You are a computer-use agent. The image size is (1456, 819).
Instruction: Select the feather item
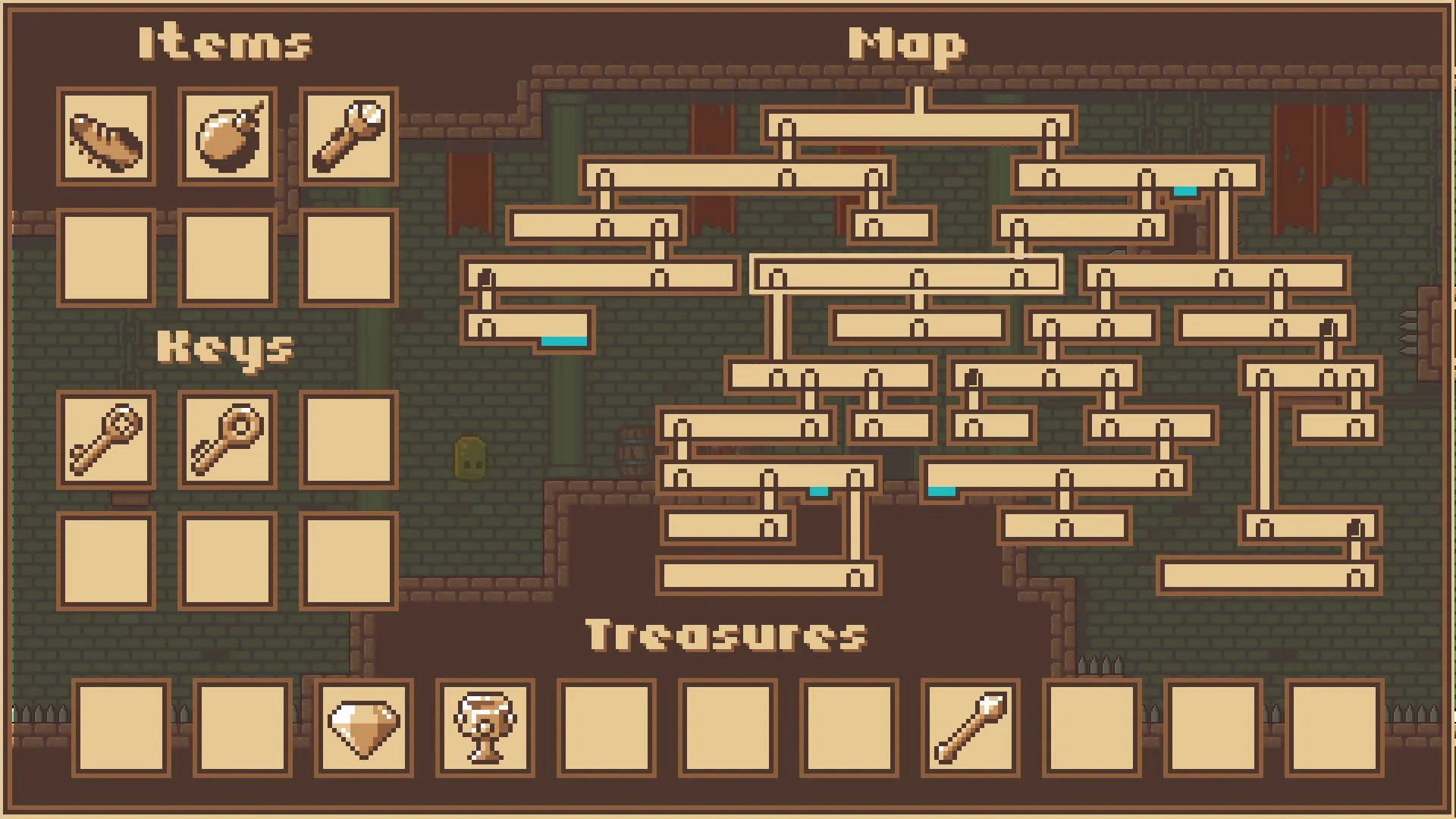coord(106,138)
